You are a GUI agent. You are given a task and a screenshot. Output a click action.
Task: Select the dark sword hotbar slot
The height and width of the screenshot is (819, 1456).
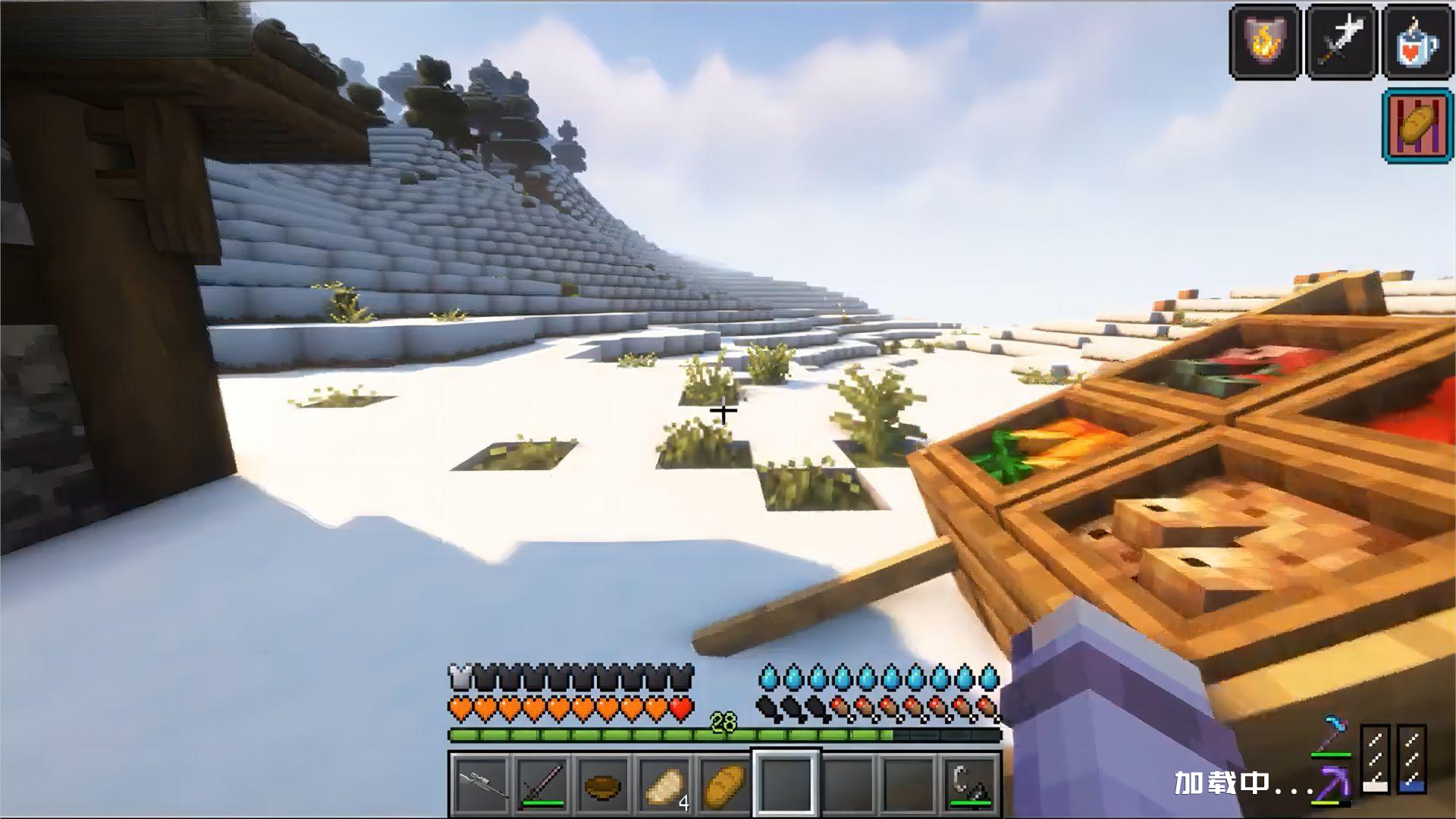(x=542, y=783)
